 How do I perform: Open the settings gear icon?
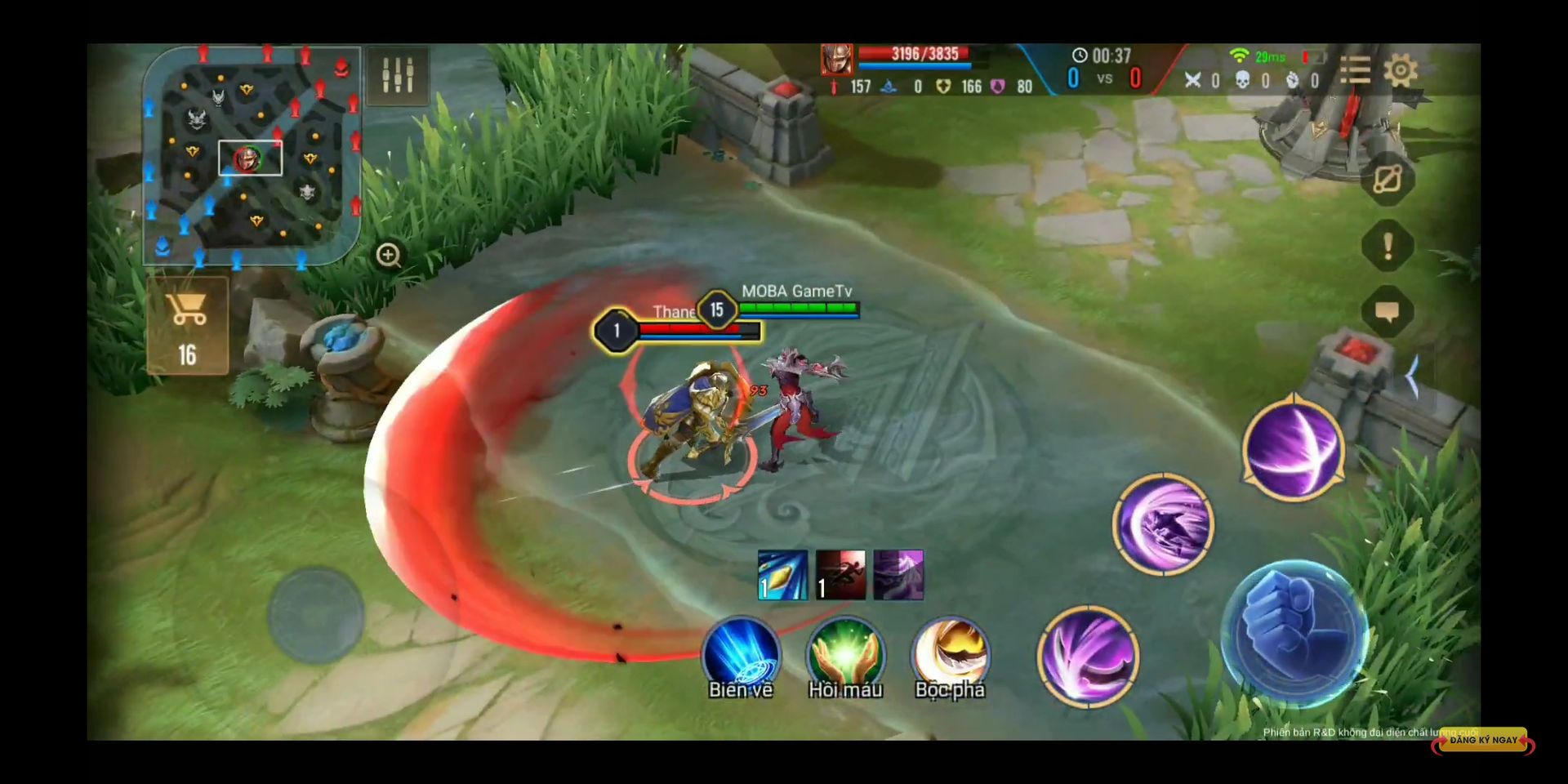tap(1400, 71)
